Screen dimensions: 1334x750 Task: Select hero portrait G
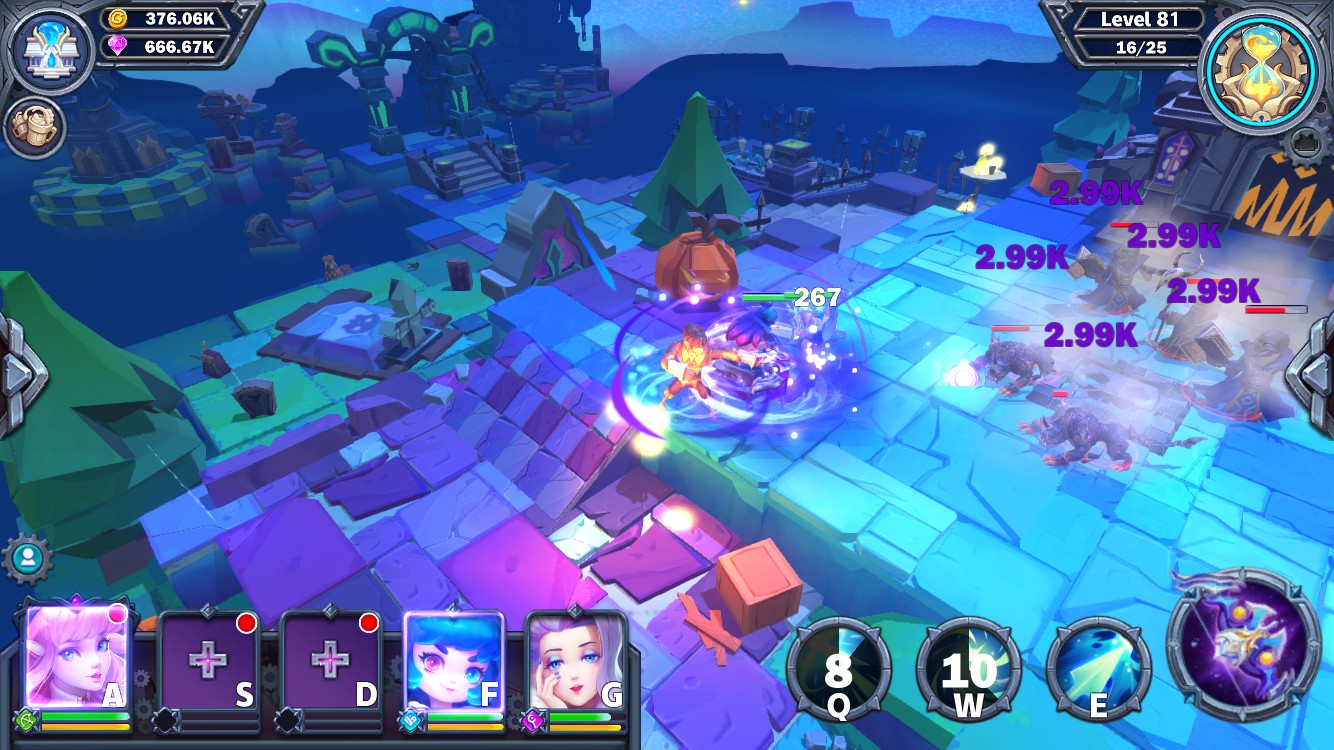tap(580, 660)
